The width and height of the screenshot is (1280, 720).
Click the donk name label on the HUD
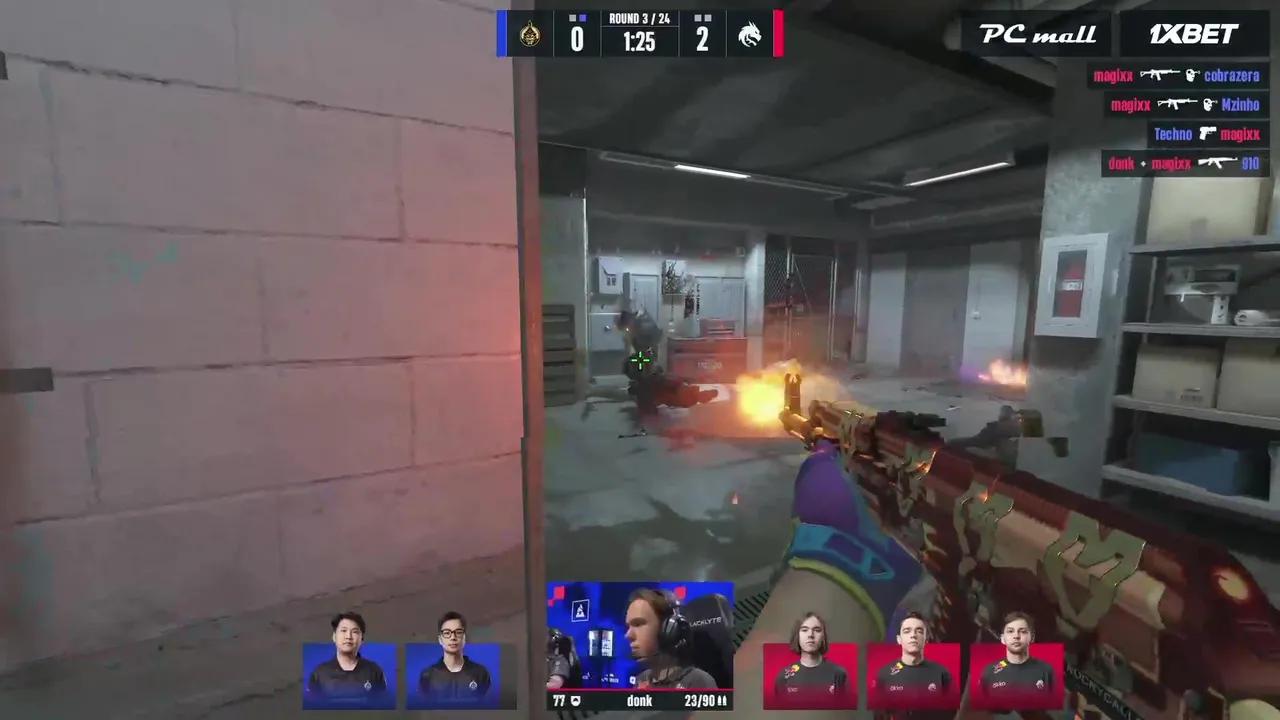(639, 701)
